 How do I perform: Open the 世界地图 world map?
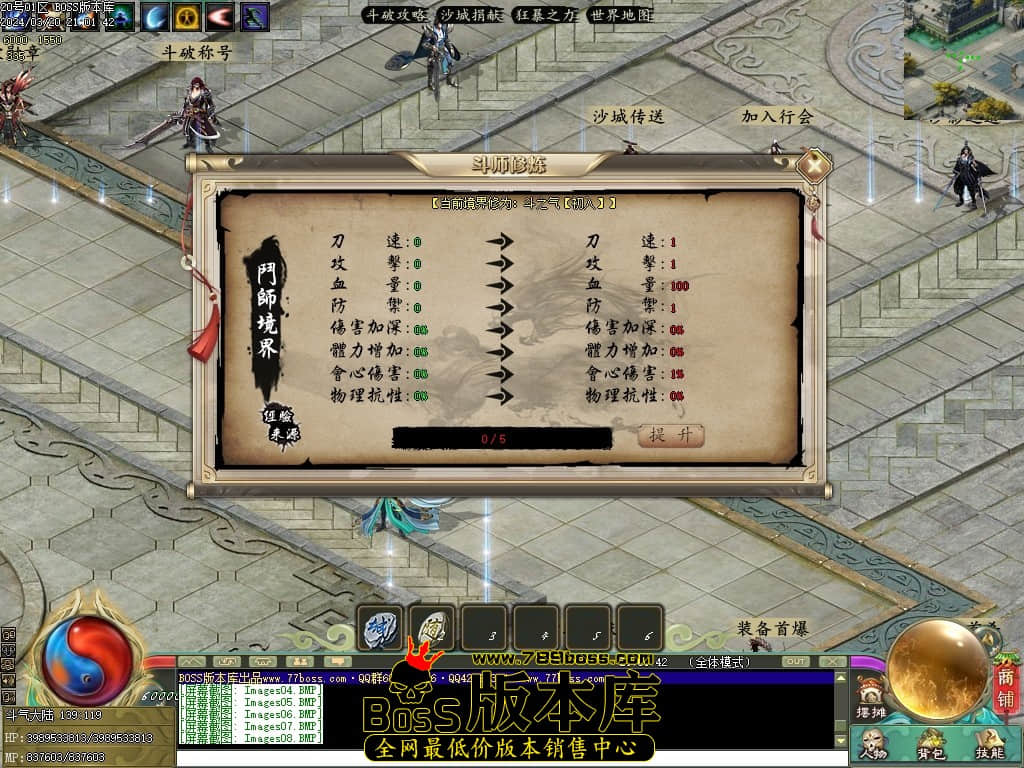tap(620, 15)
